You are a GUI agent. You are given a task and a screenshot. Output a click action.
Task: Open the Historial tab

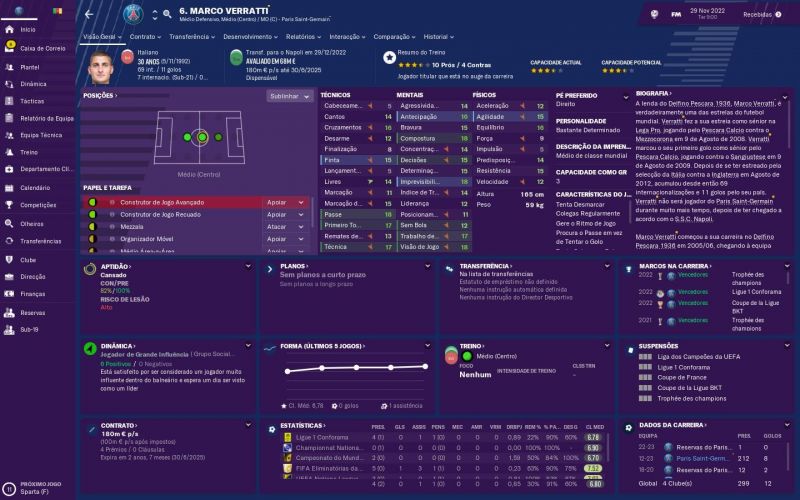pyautogui.click(x=438, y=36)
